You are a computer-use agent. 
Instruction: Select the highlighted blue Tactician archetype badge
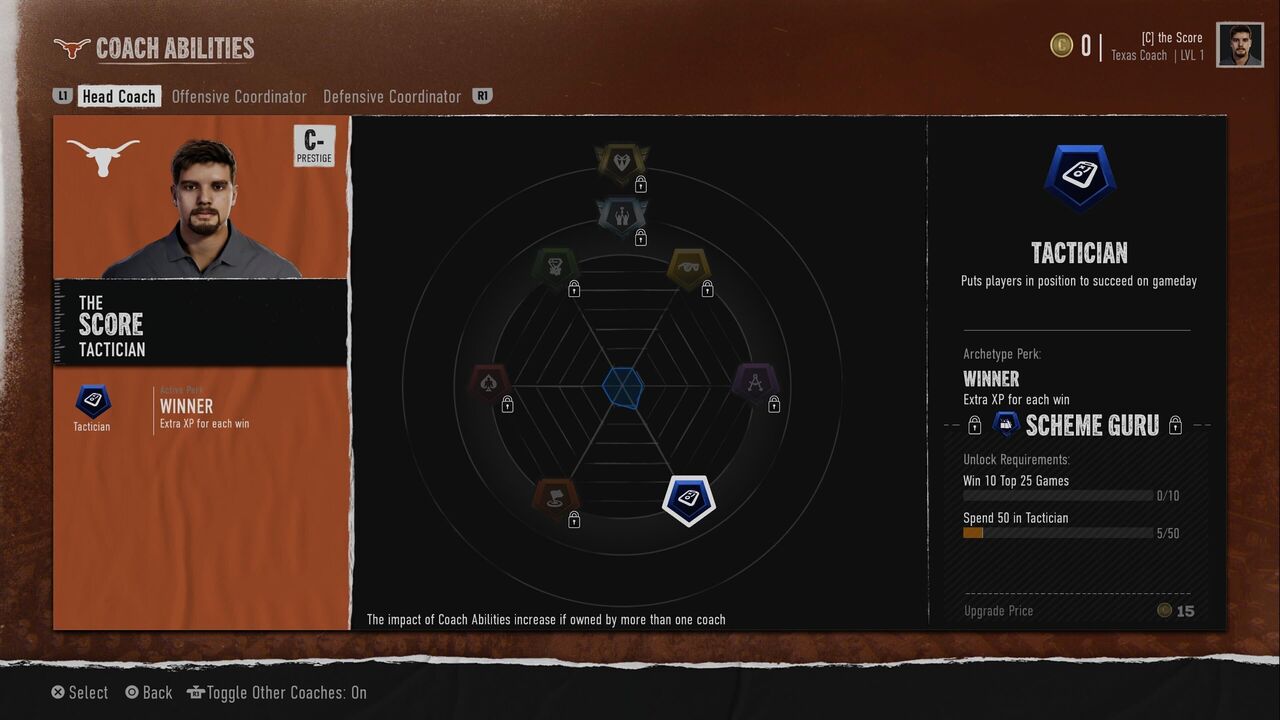pyautogui.click(x=688, y=498)
